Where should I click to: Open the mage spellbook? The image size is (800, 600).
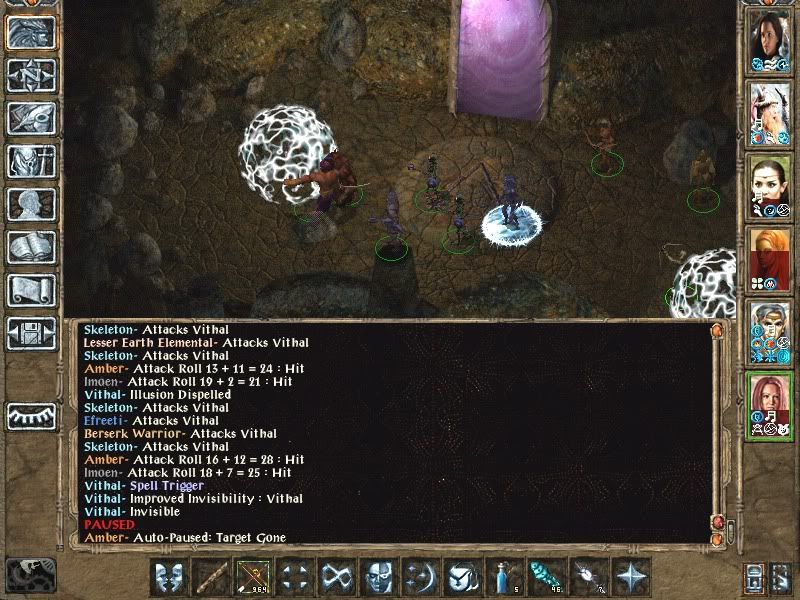pyautogui.click(x=31, y=247)
